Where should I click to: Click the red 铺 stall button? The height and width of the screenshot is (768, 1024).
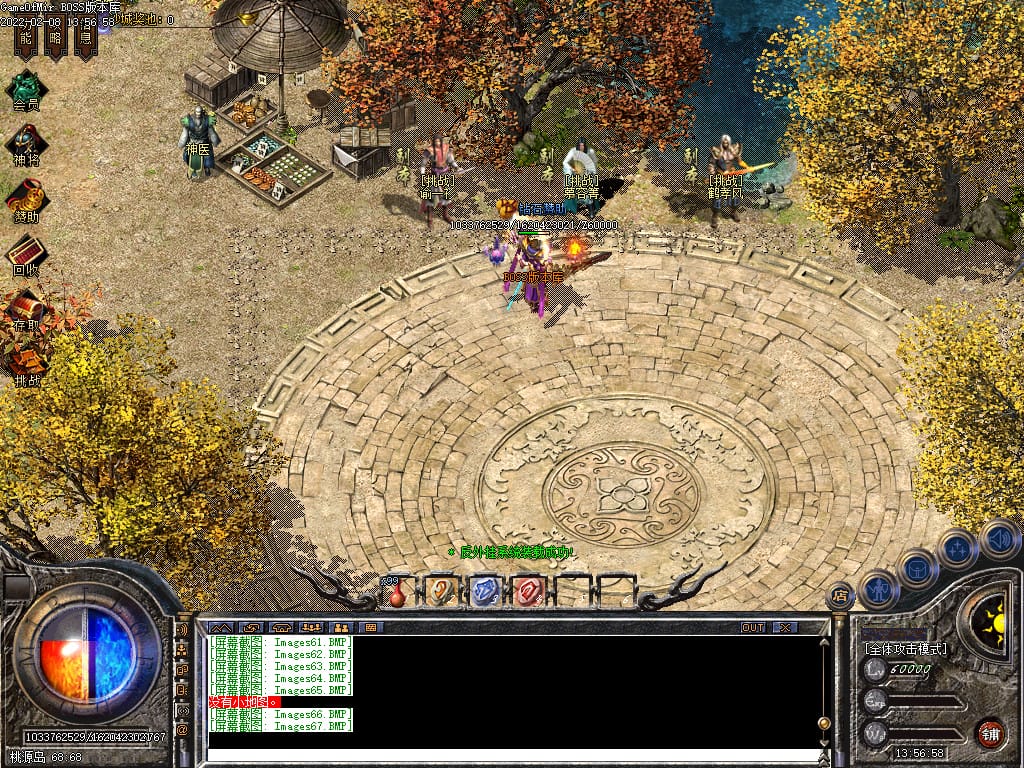990,732
